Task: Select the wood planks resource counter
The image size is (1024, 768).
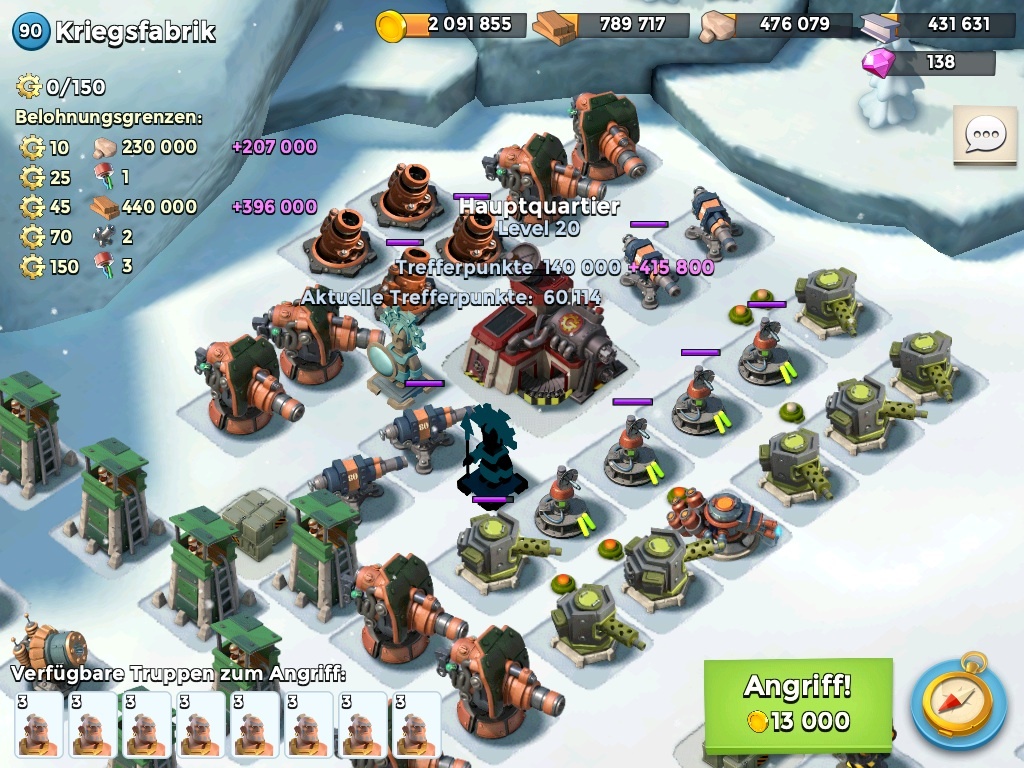Action: pyautogui.click(x=612, y=25)
